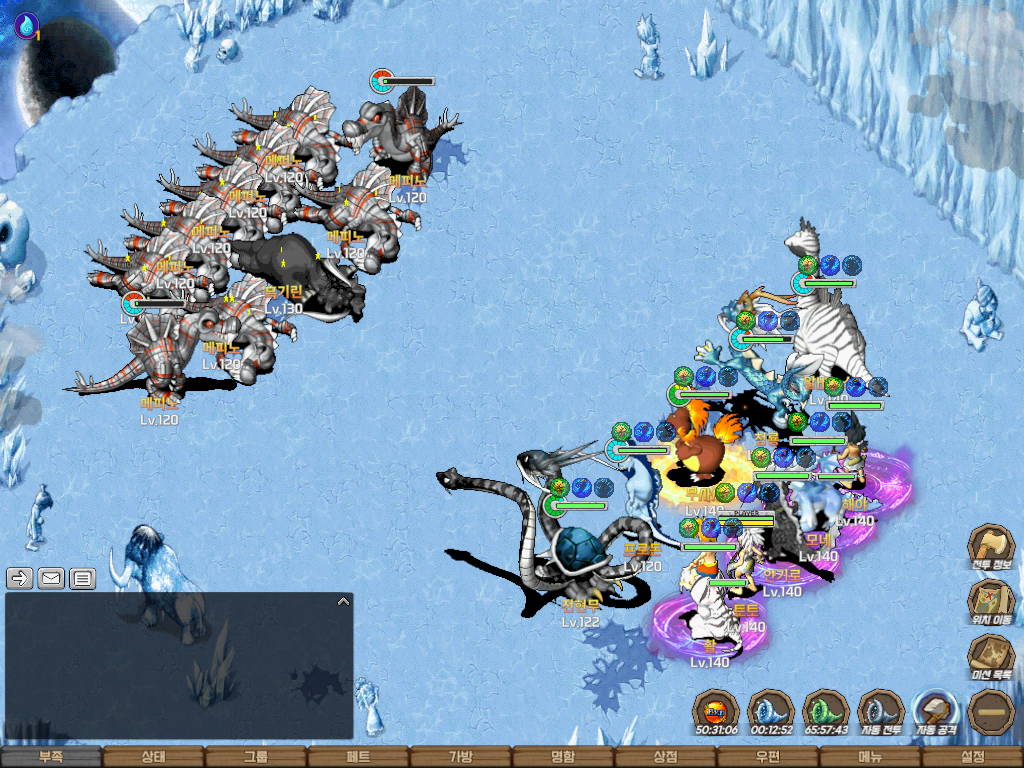Open the envelope message button
This screenshot has height=768, width=1024.
coord(51,578)
